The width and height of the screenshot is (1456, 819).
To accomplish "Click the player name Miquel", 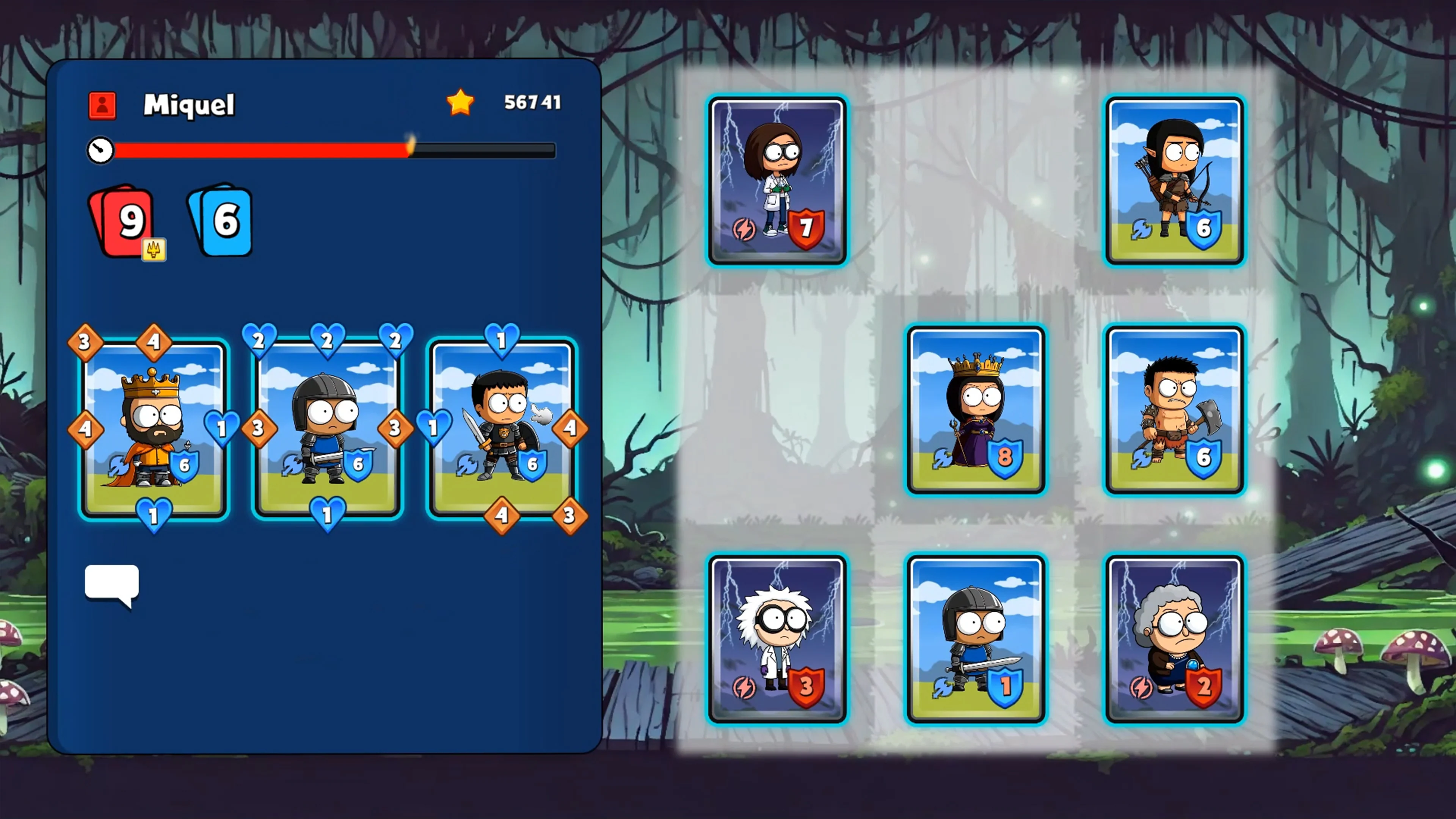I will point(188,105).
